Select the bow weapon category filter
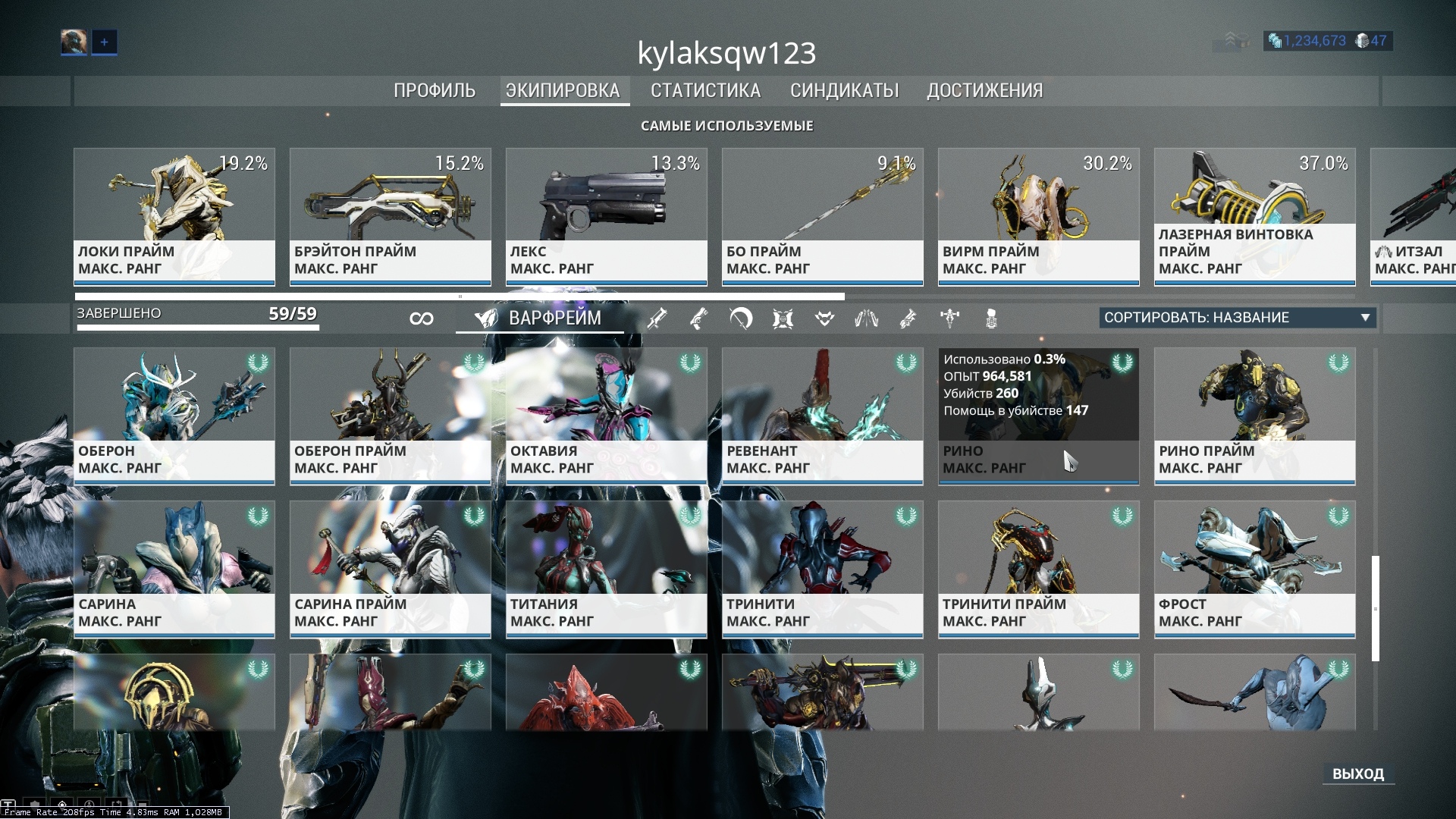The width and height of the screenshot is (1456, 819). (x=741, y=318)
